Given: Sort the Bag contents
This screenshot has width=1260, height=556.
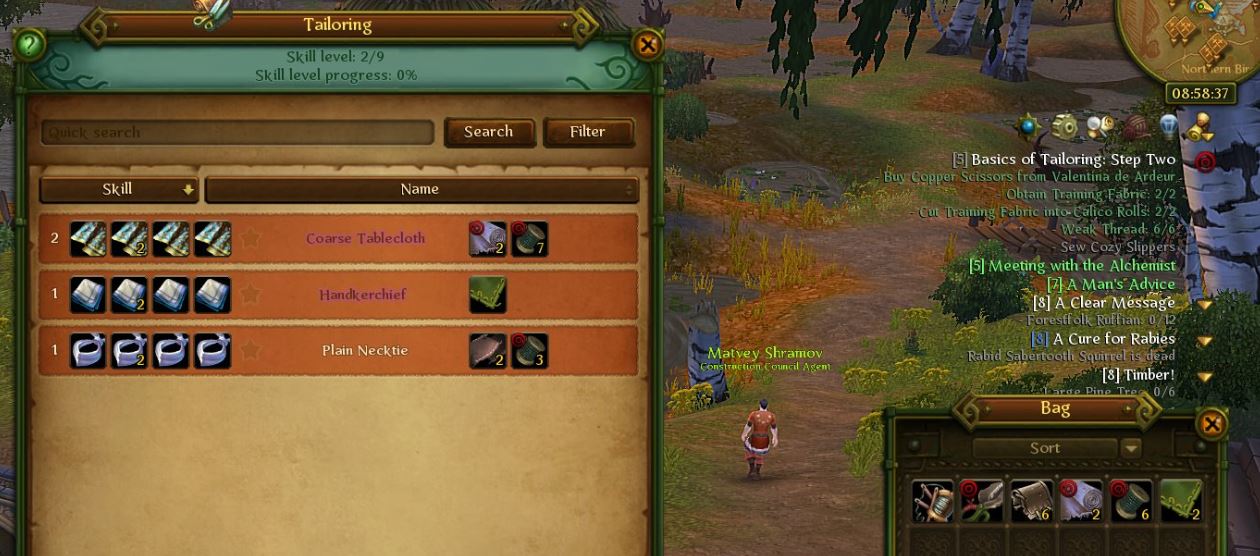Looking at the screenshot, I should coord(1045,448).
